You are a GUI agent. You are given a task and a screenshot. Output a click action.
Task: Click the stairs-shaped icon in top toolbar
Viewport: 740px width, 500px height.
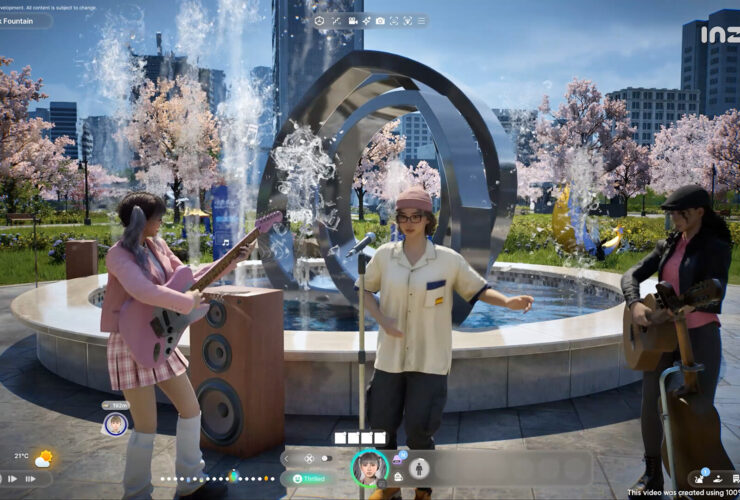point(335,20)
